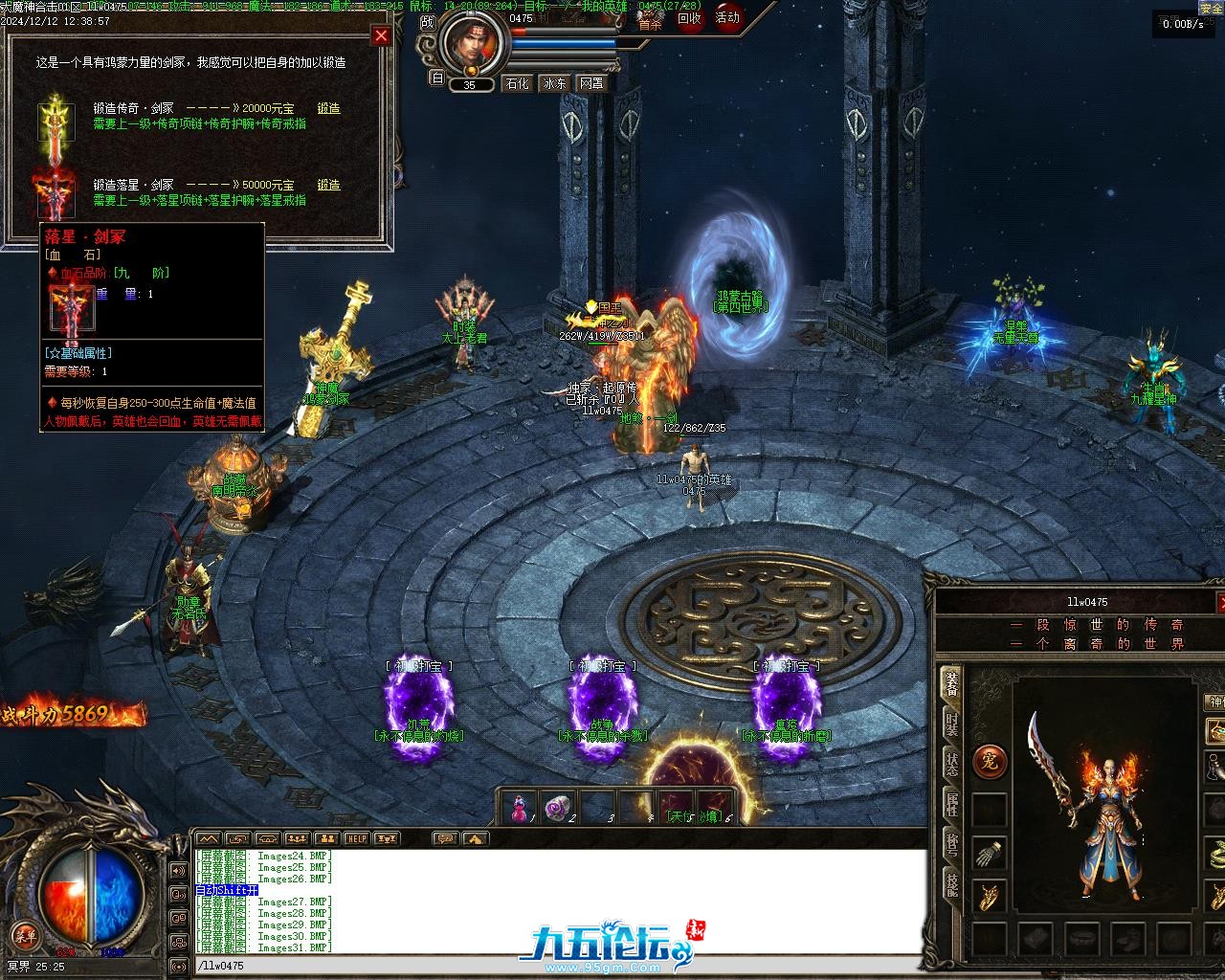Screen dimensions: 1225x980
Task: Use the red potion in hotbar slot 1
Action: coord(519,809)
